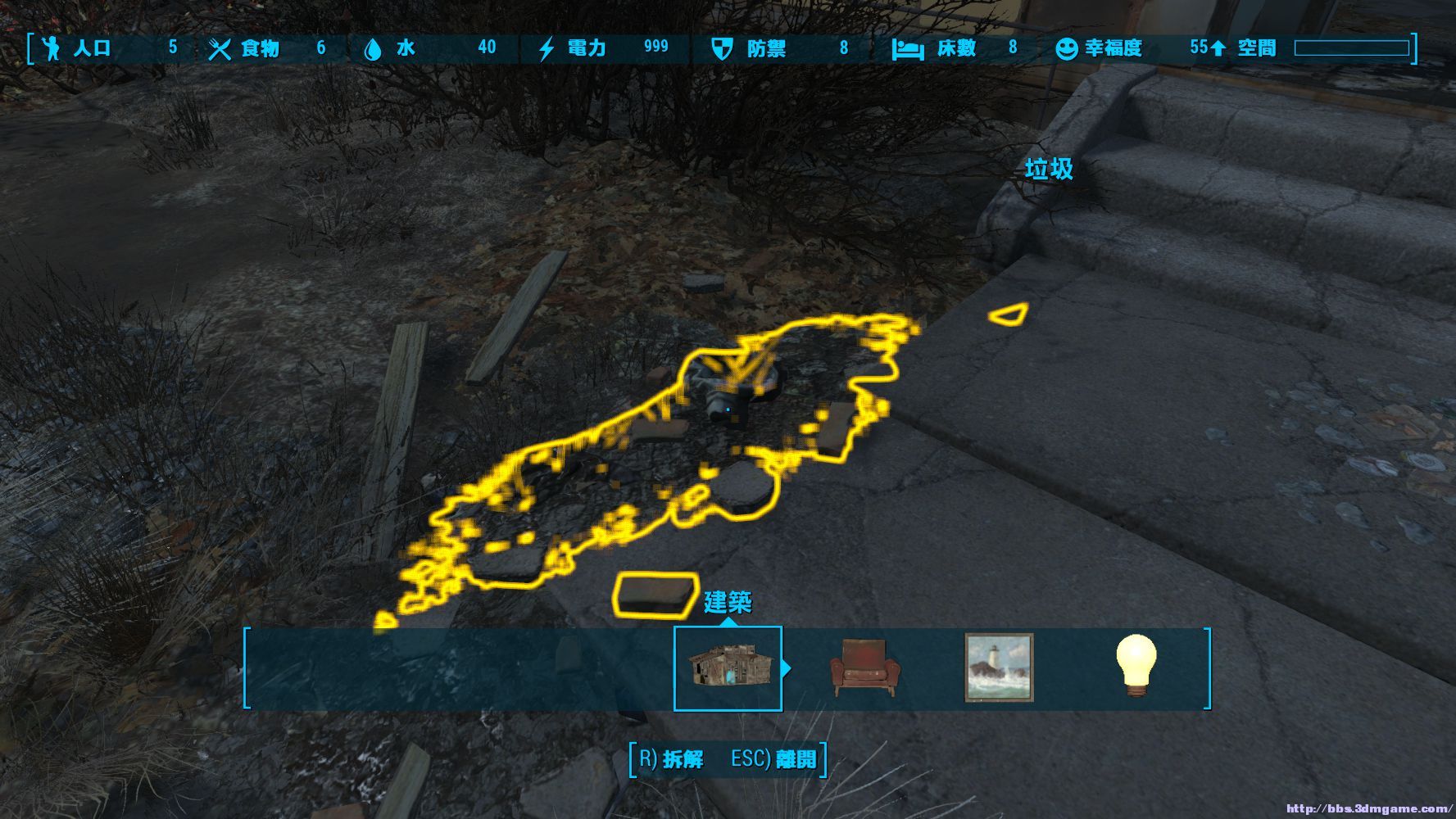
Task: Click the 幸福度 smiley face icon
Action: click(1065, 48)
